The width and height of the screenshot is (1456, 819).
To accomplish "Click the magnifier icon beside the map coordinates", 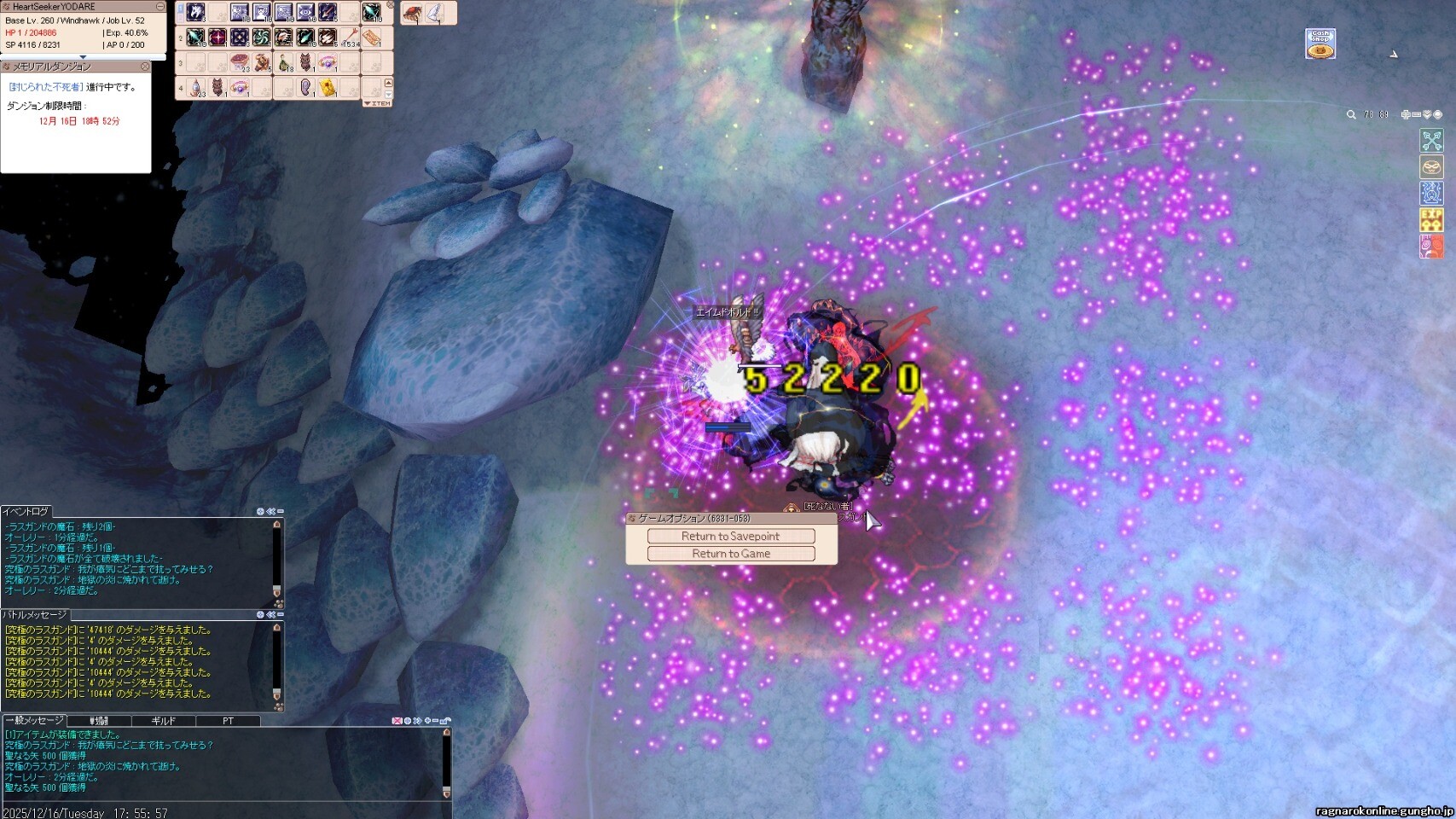I will click(x=1351, y=114).
